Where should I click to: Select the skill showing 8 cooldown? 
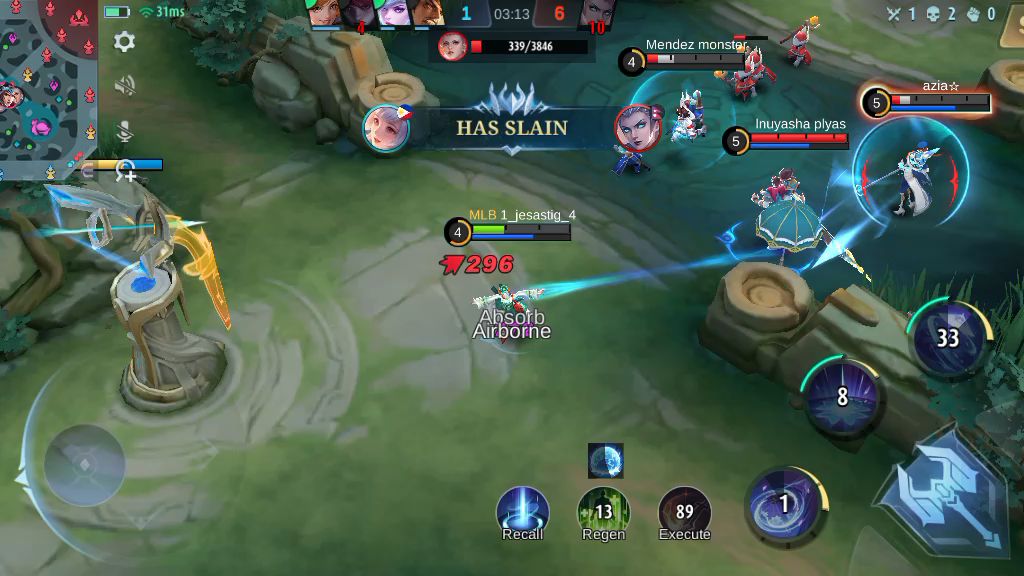(x=842, y=397)
